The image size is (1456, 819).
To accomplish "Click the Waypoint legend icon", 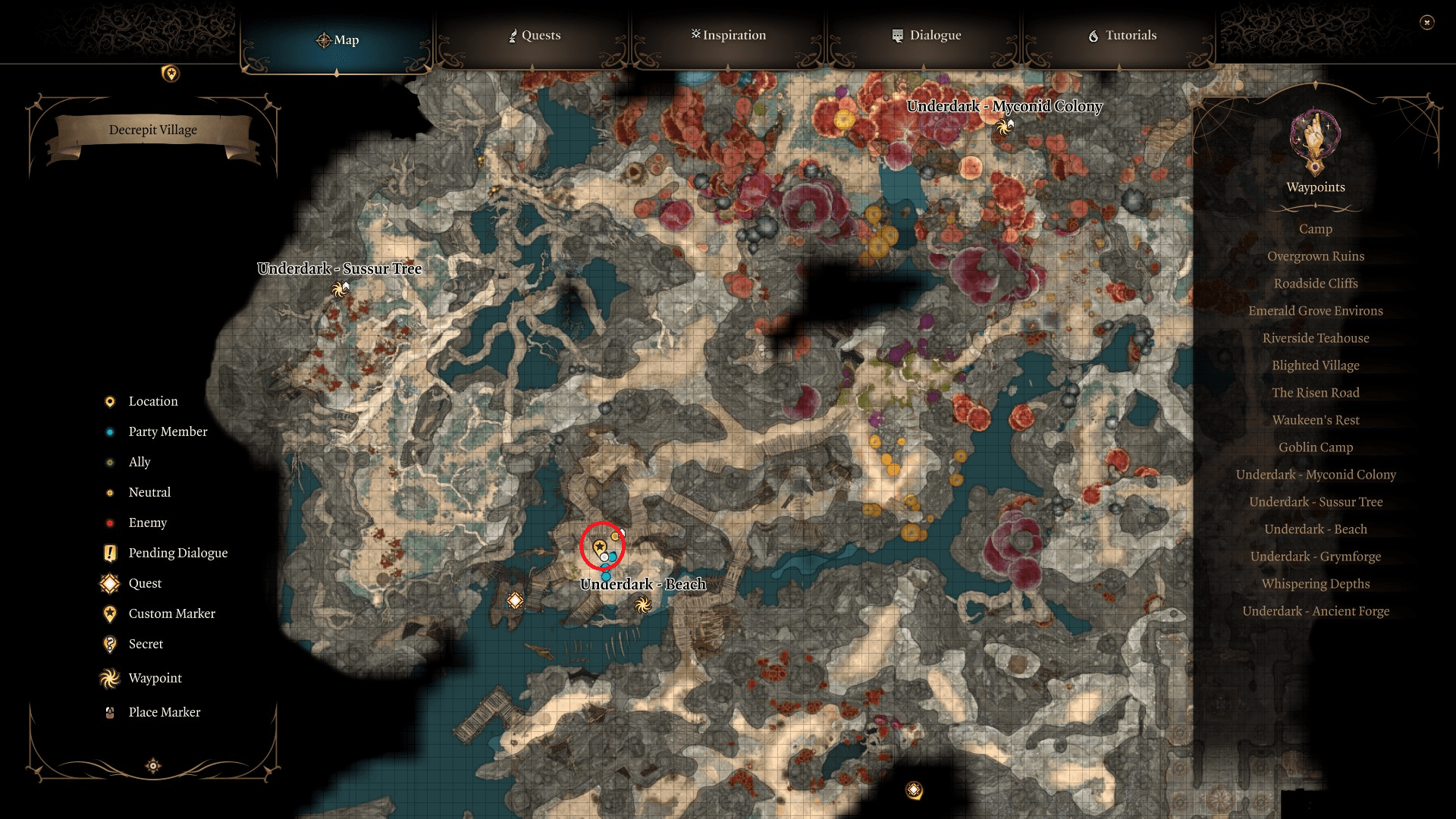I will point(109,678).
